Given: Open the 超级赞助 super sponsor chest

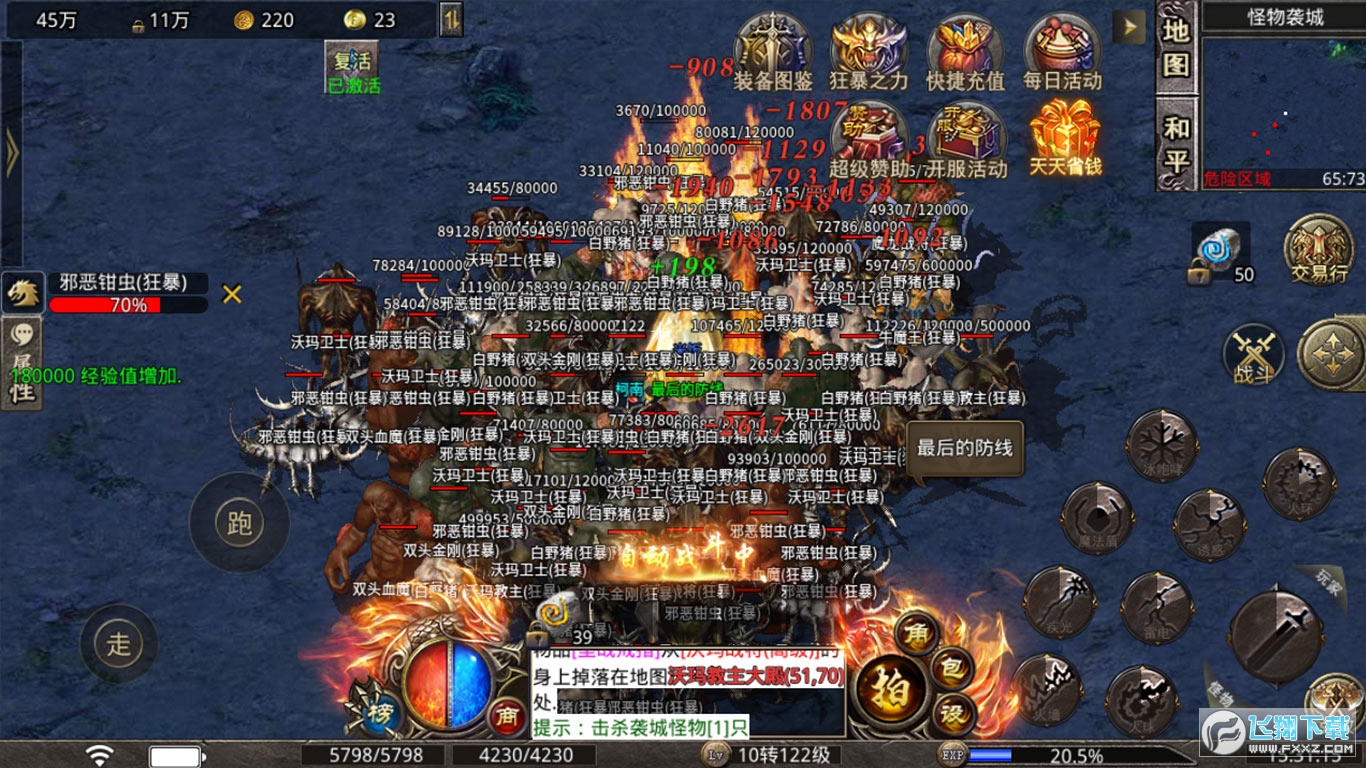Looking at the screenshot, I should click(x=868, y=140).
